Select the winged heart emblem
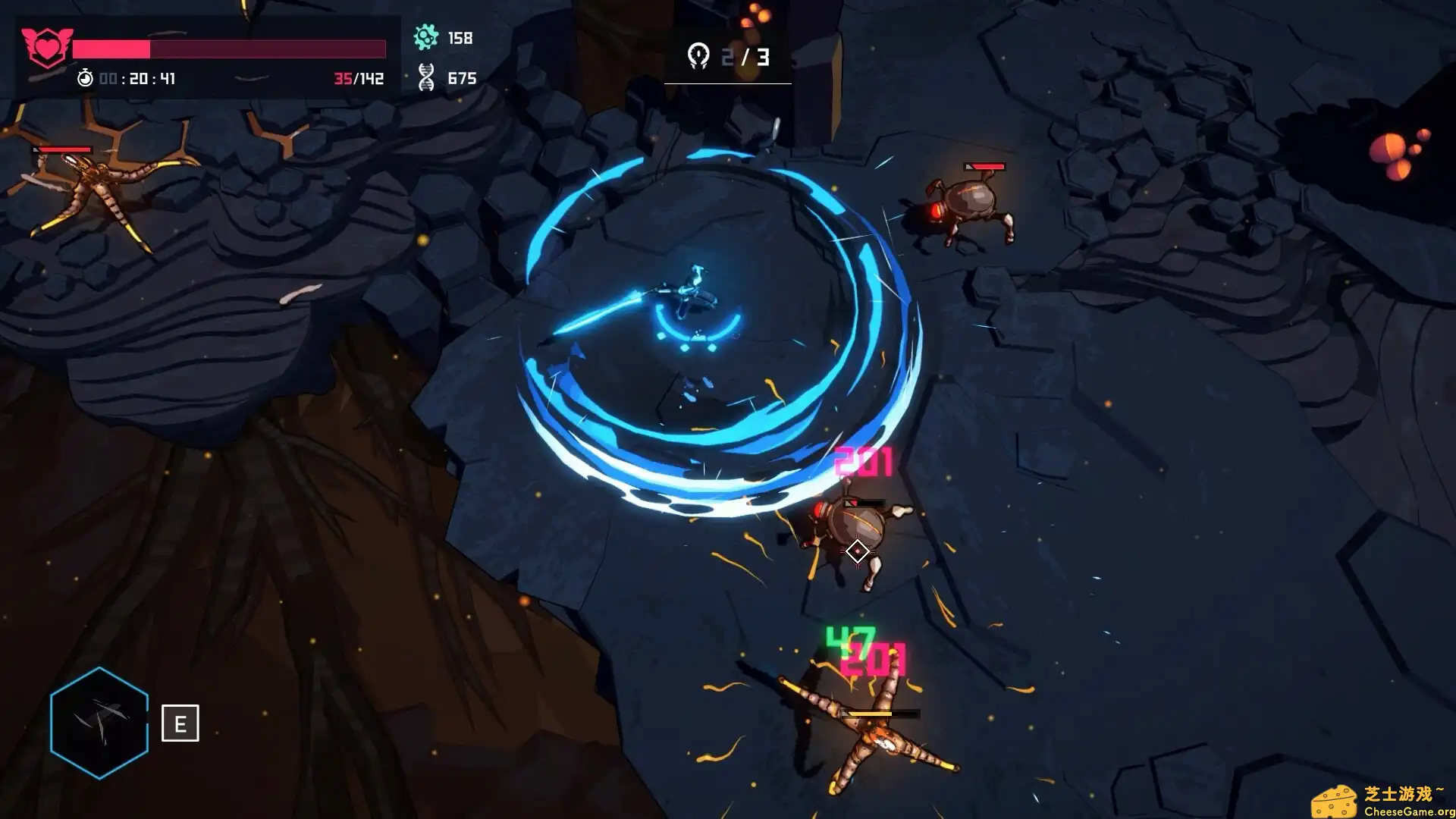The height and width of the screenshot is (819, 1456). 47,47
